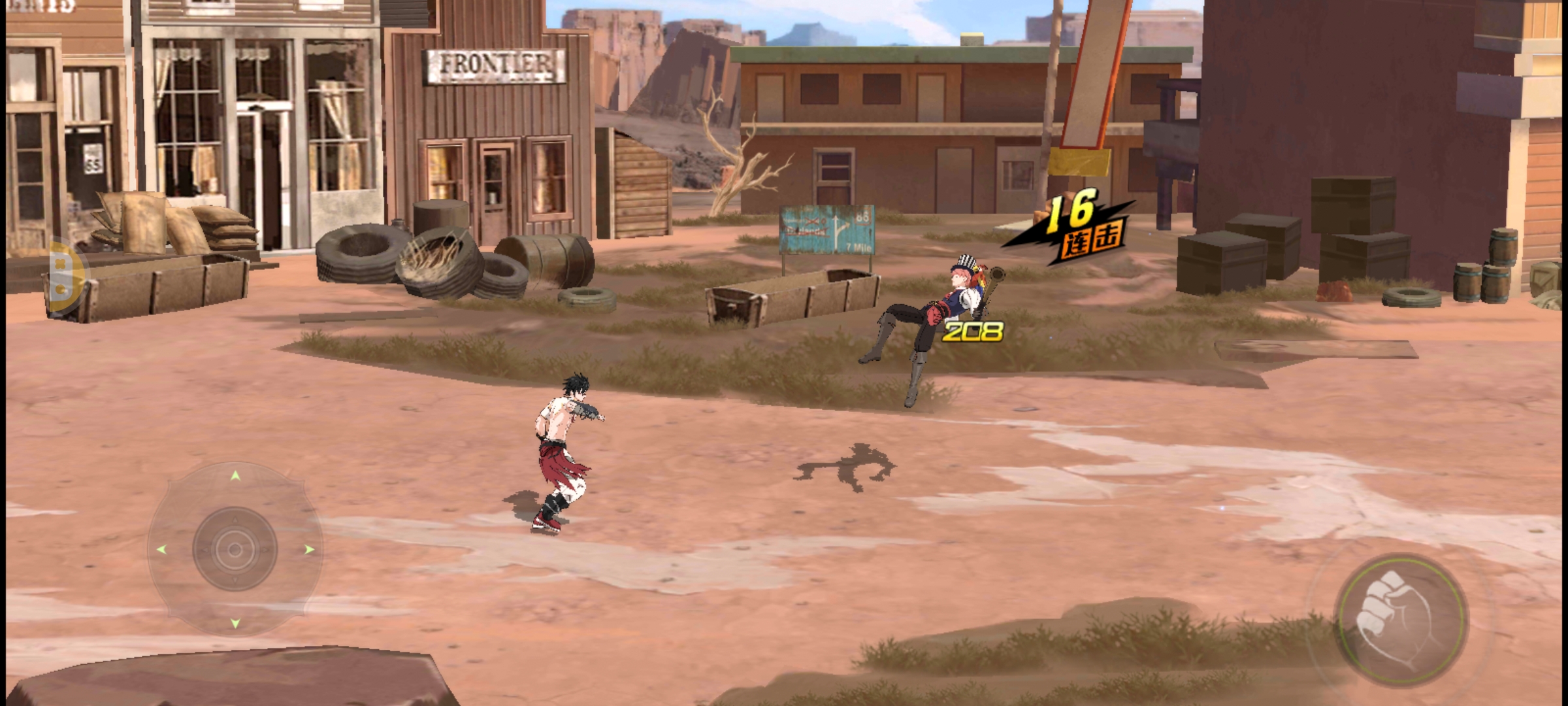Tap the joystick's down arrow
The image size is (1568, 706).
[x=235, y=624]
